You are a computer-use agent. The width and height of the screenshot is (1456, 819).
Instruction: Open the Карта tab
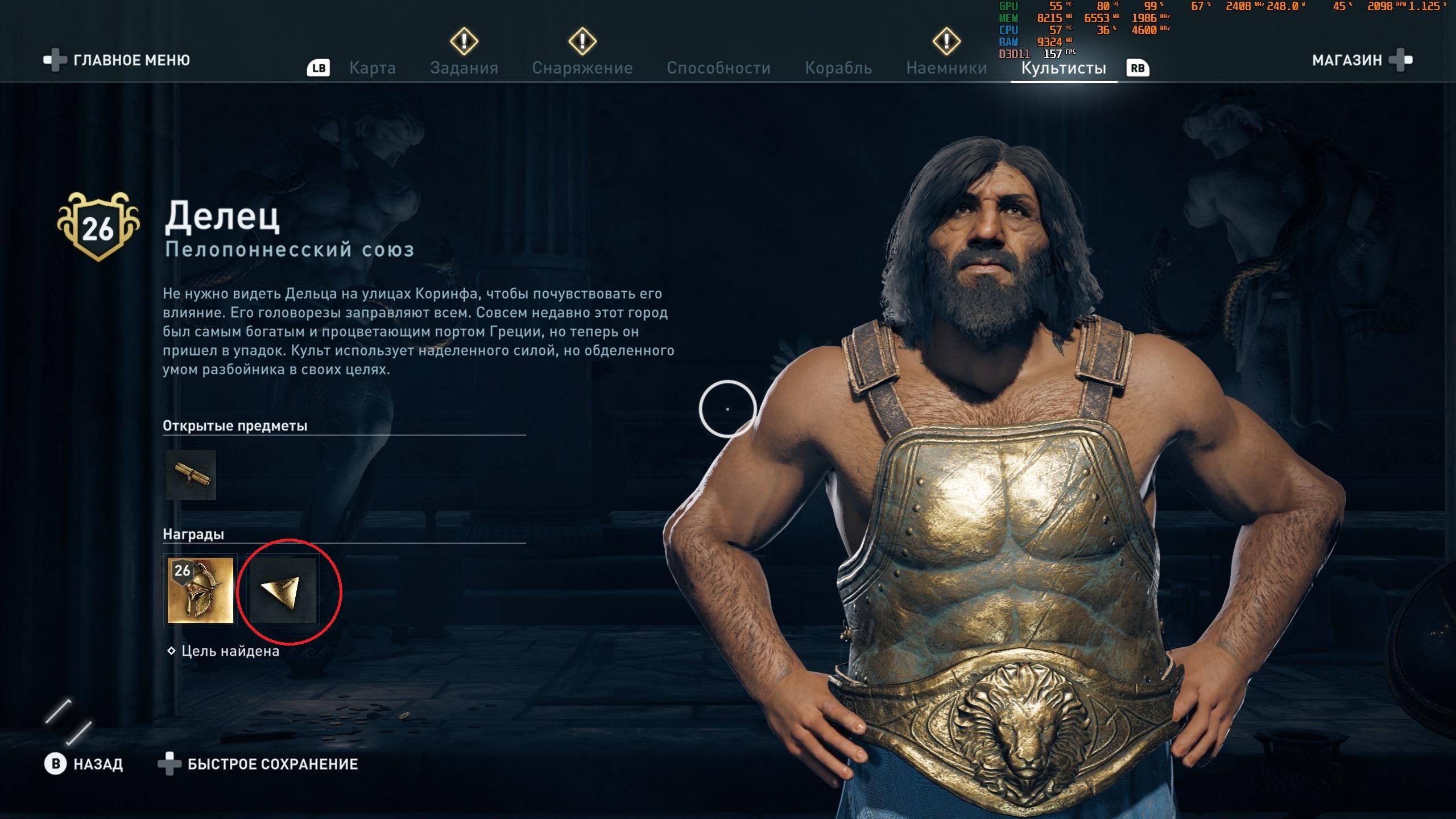[x=372, y=68]
